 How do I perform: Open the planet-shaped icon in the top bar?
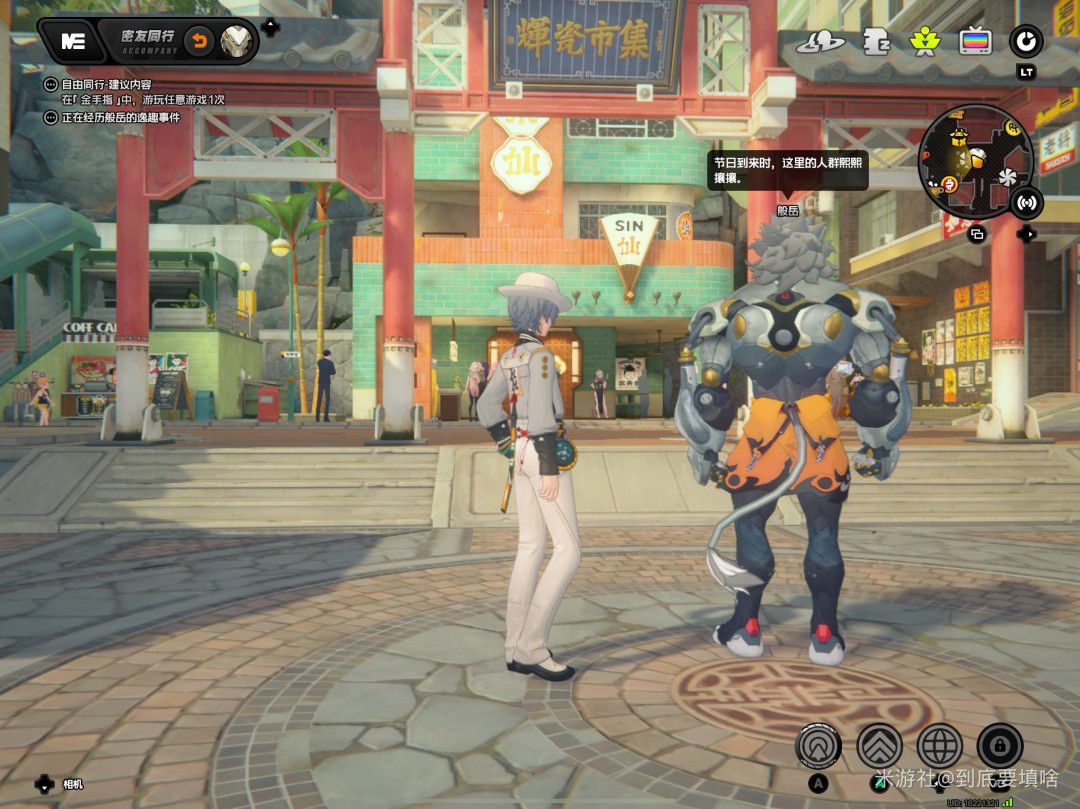[x=822, y=42]
